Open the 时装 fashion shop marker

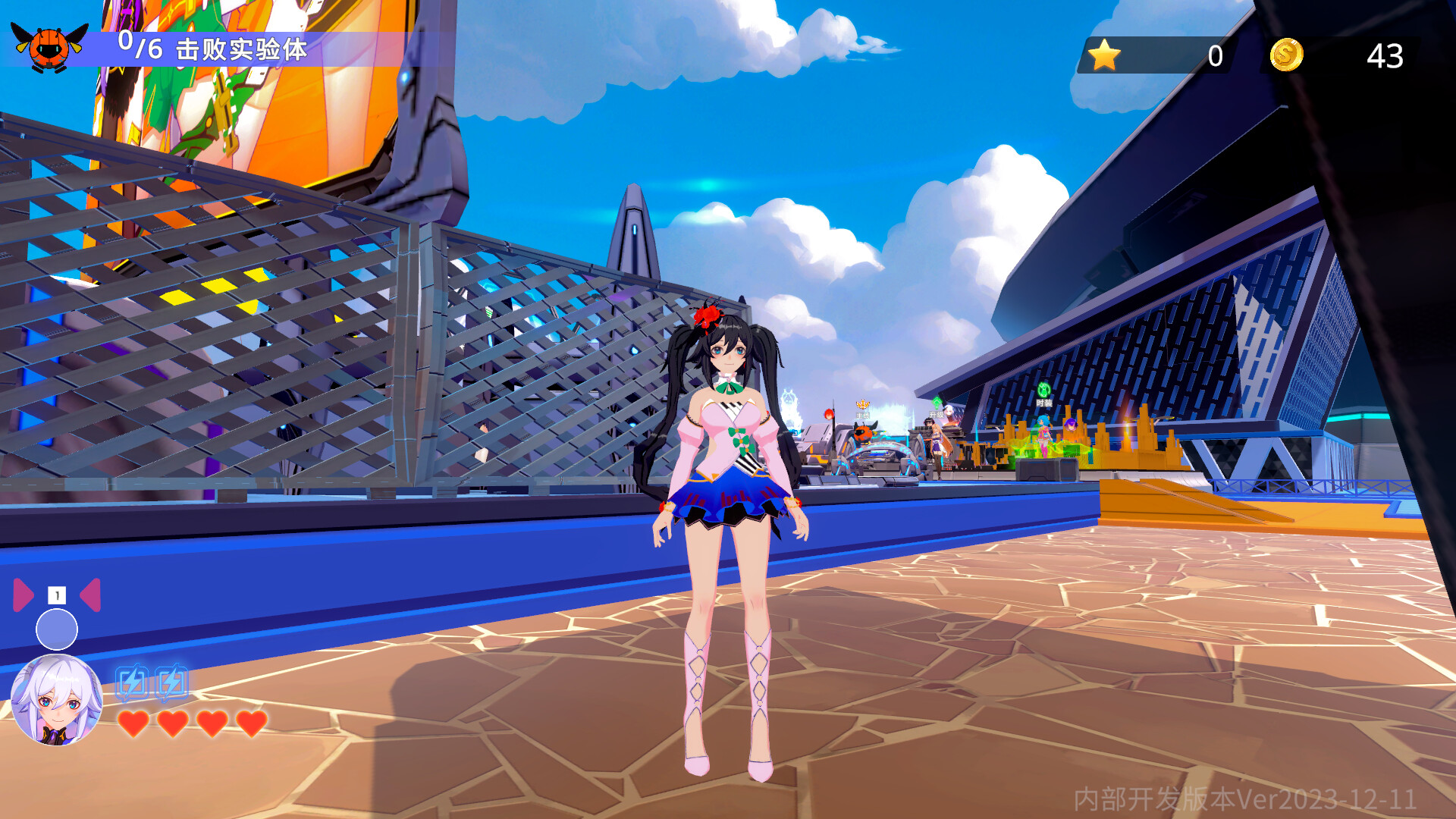click(x=1044, y=391)
